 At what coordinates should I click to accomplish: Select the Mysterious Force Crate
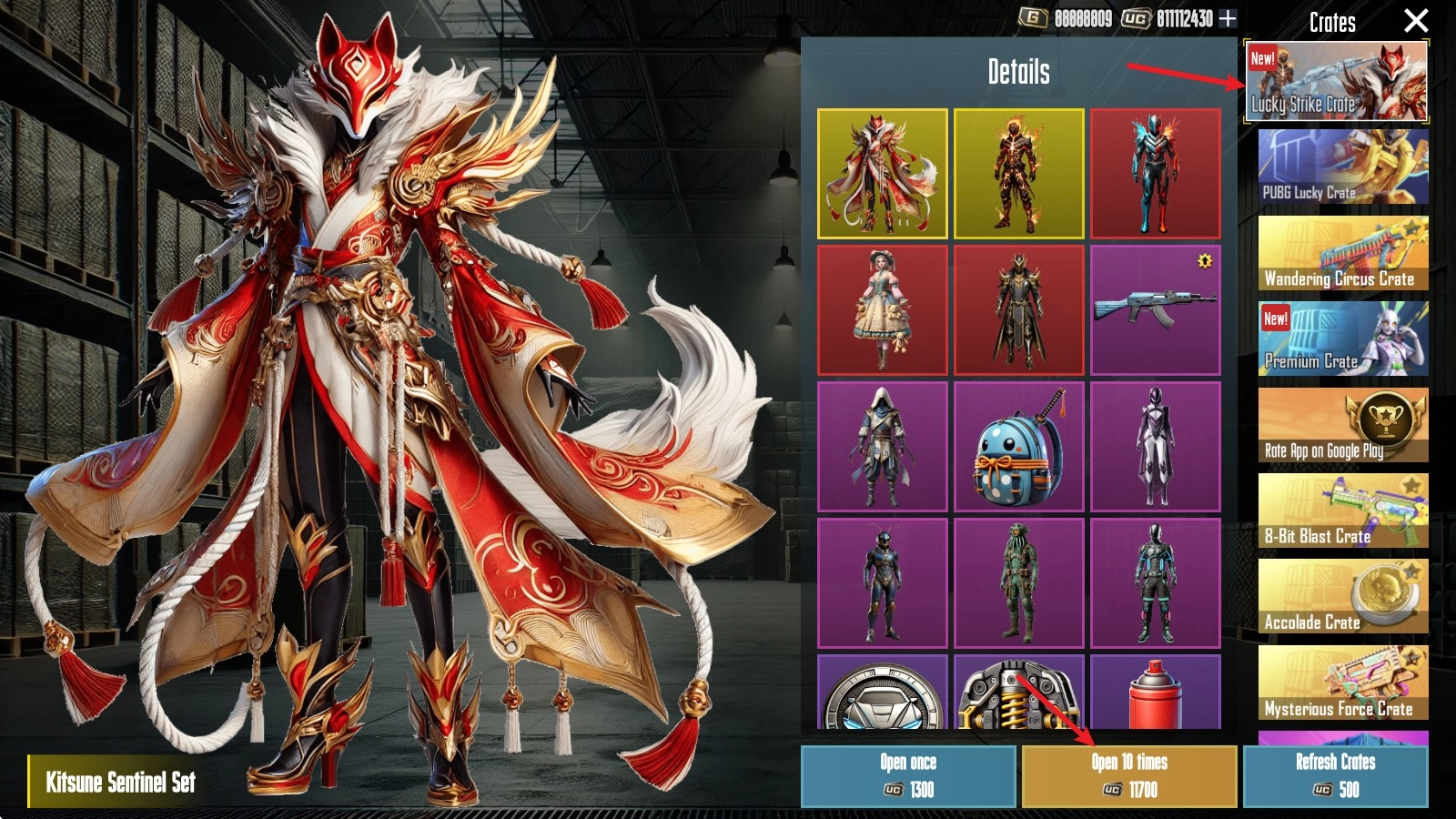pyautogui.click(x=1343, y=682)
